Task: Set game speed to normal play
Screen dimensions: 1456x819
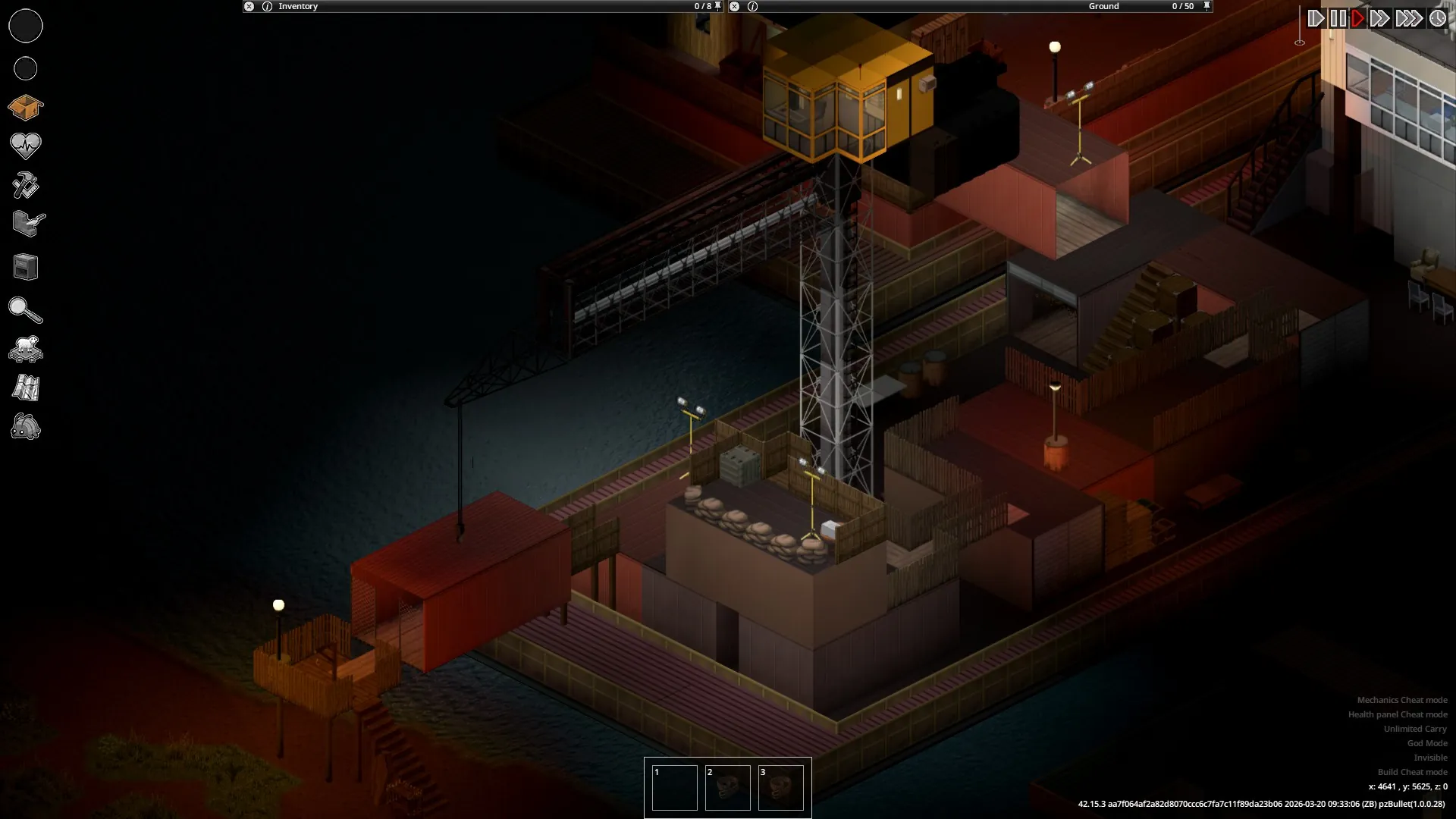Action: click(1358, 18)
